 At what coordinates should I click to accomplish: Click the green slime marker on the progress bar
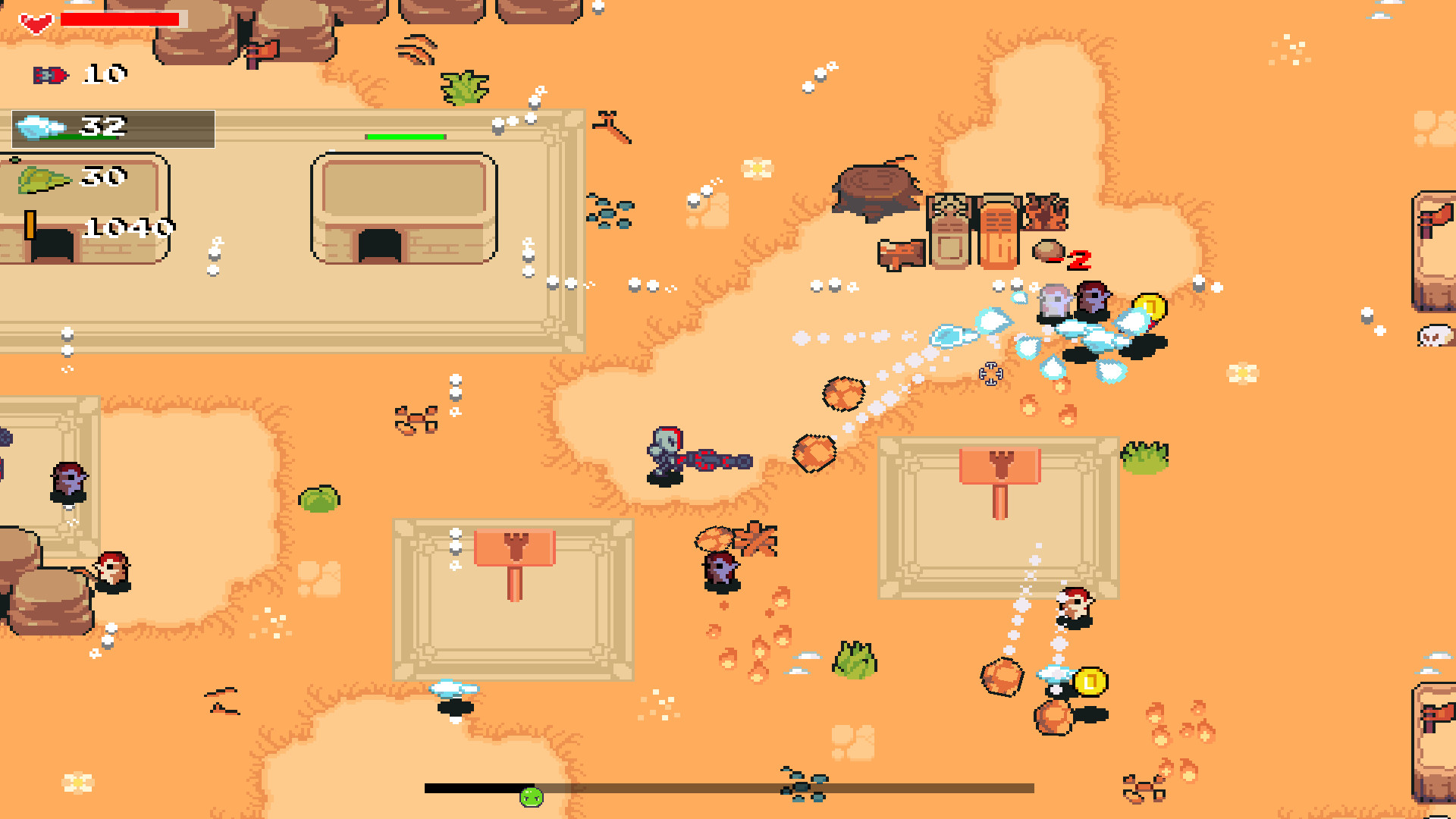coord(532,795)
